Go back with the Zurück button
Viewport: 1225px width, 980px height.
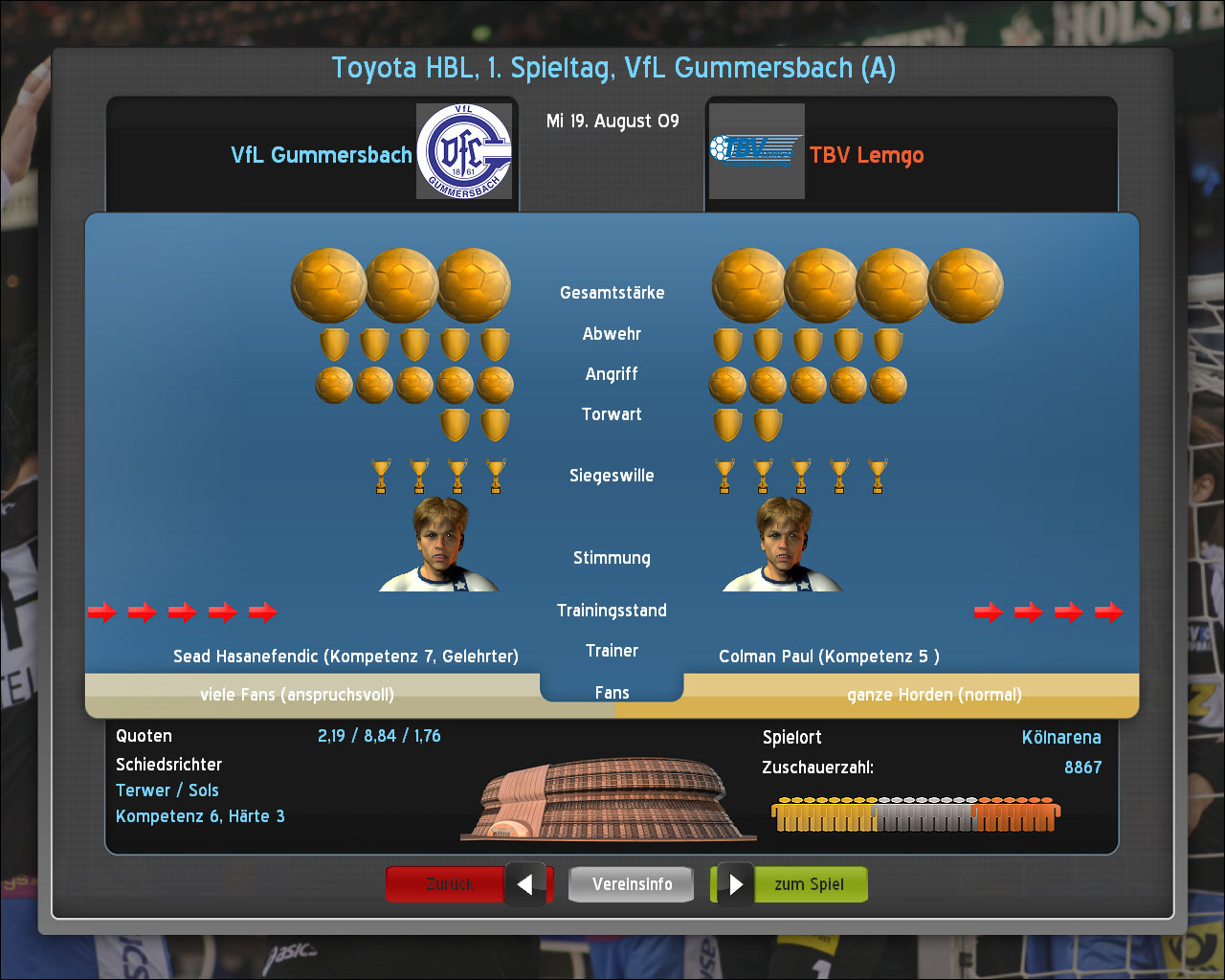(x=450, y=884)
